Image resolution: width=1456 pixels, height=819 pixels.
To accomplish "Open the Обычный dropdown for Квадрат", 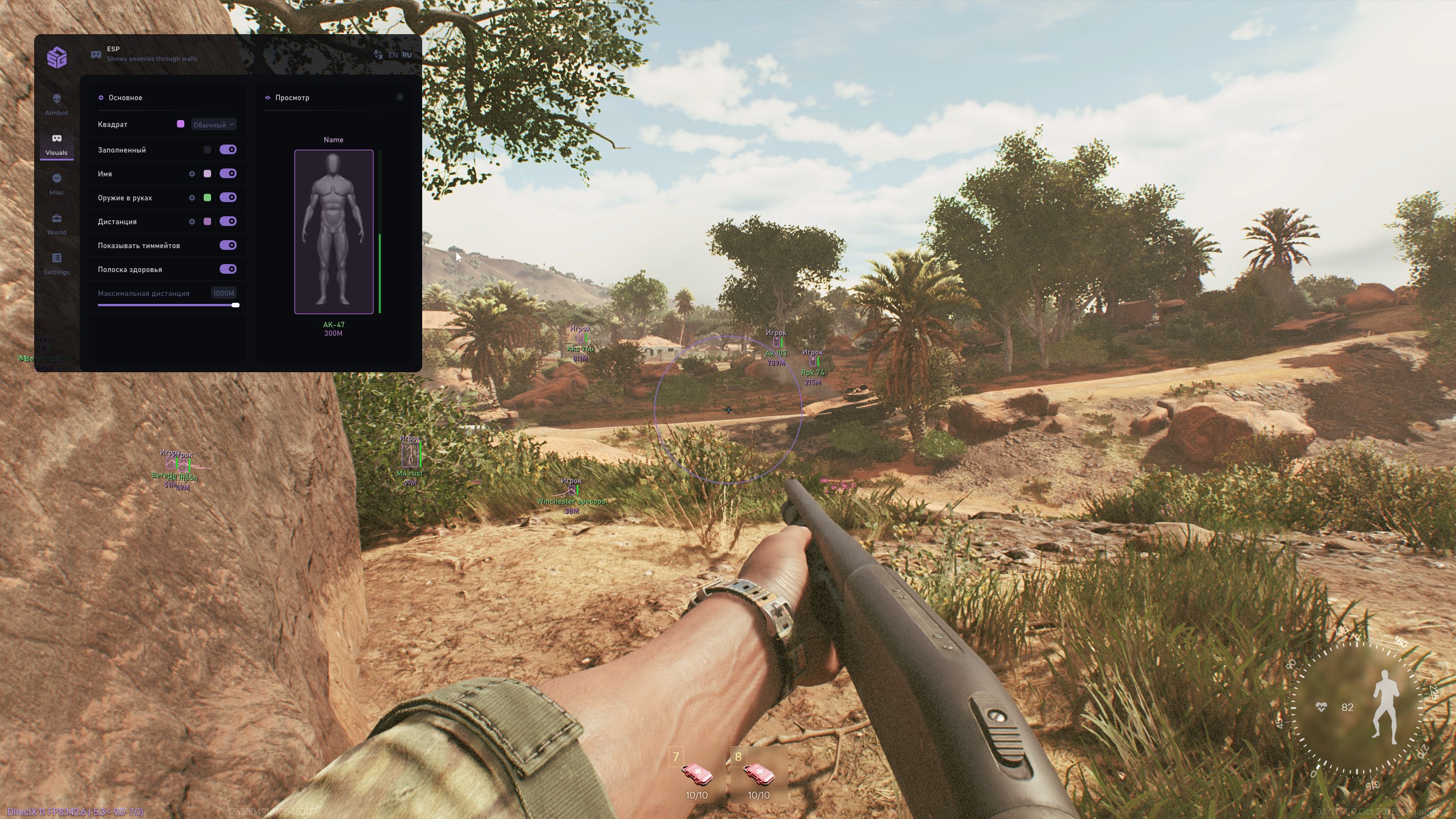I will pyautogui.click(x=213, y=124).
